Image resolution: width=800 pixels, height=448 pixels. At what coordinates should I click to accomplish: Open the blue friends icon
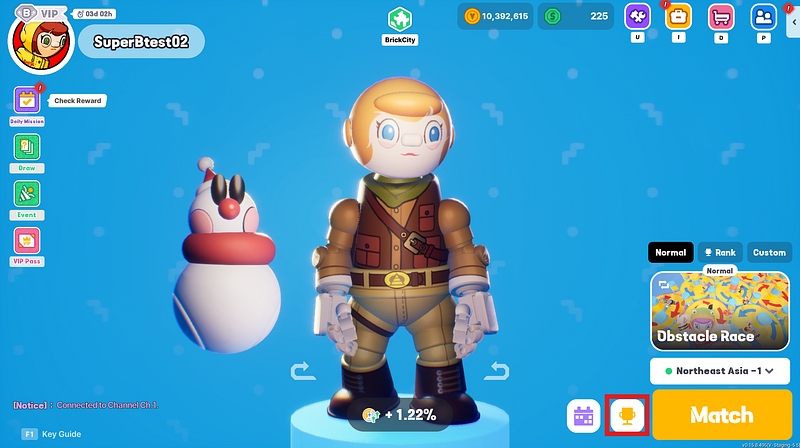click(763, 17)
